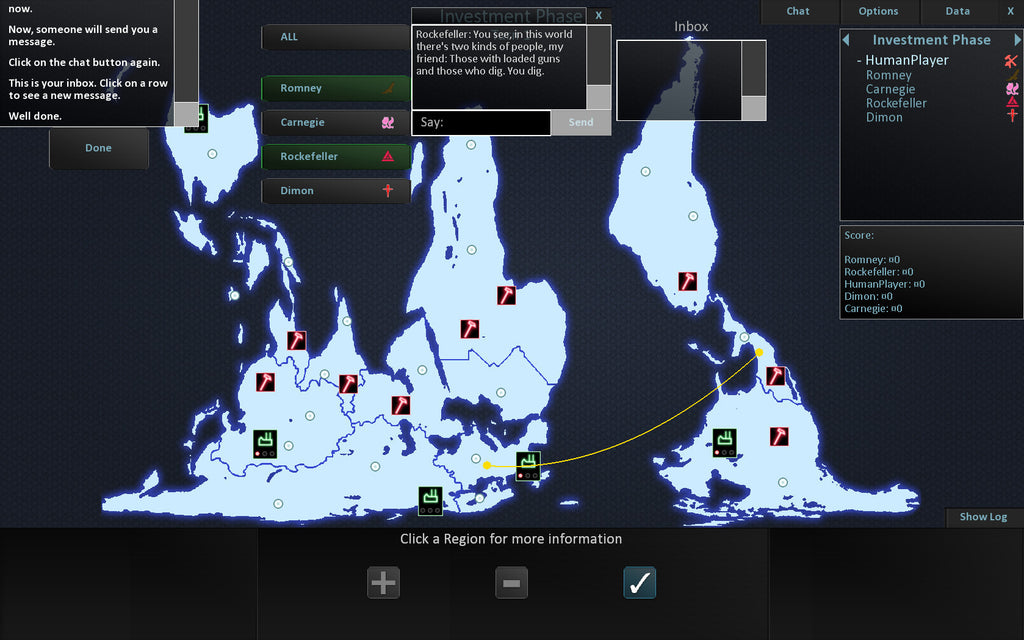Close the chat window with X
1024x640 pixels.
(x=598, y=15)
